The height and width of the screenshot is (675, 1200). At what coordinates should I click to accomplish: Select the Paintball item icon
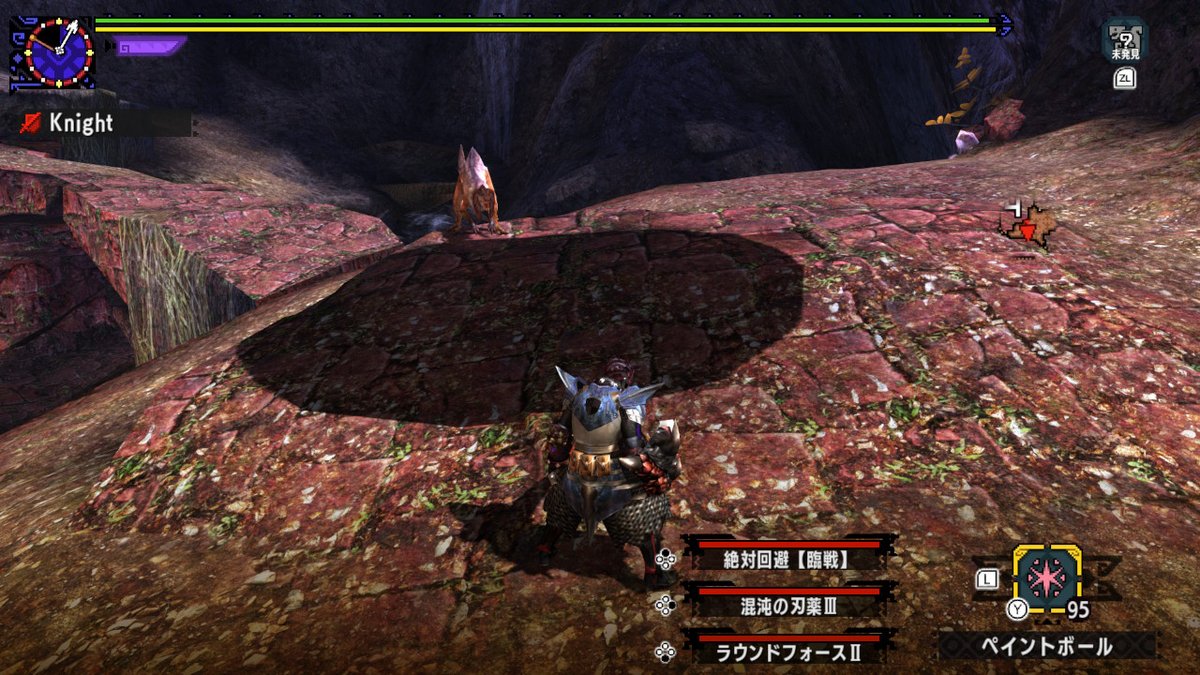click(1046, 579)
